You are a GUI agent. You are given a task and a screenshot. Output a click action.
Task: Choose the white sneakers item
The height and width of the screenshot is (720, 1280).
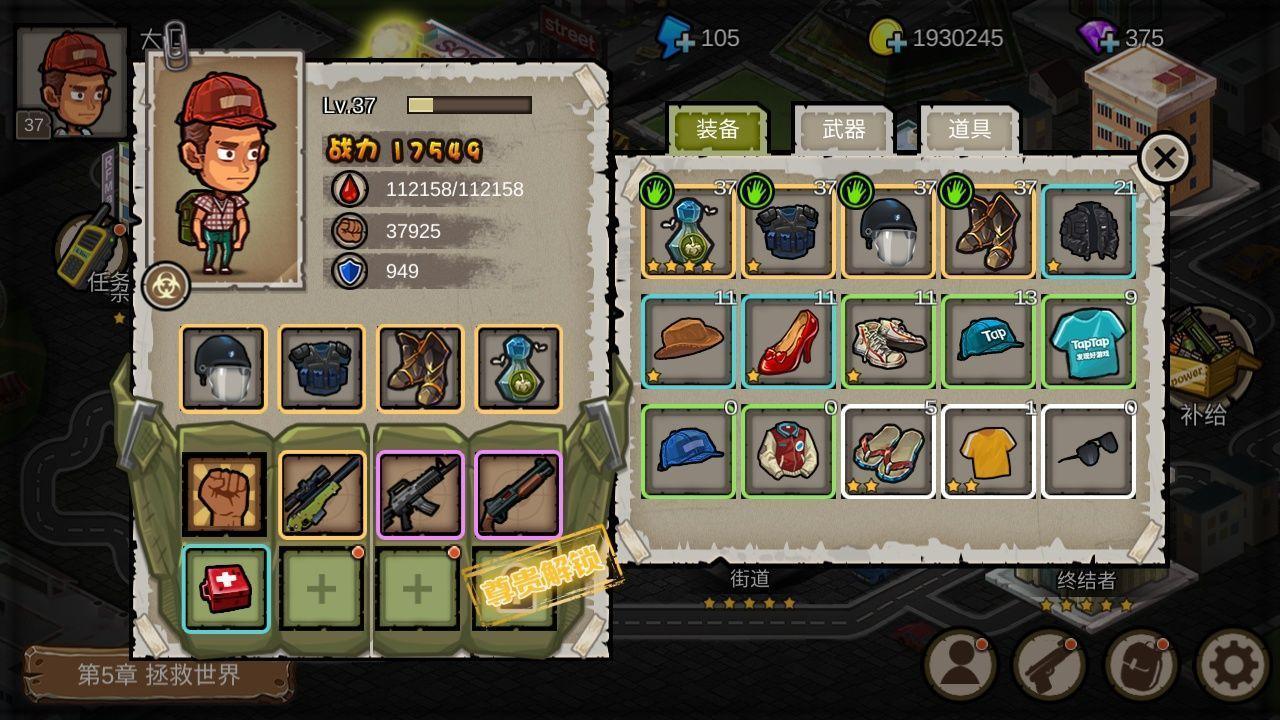[888, 340]
